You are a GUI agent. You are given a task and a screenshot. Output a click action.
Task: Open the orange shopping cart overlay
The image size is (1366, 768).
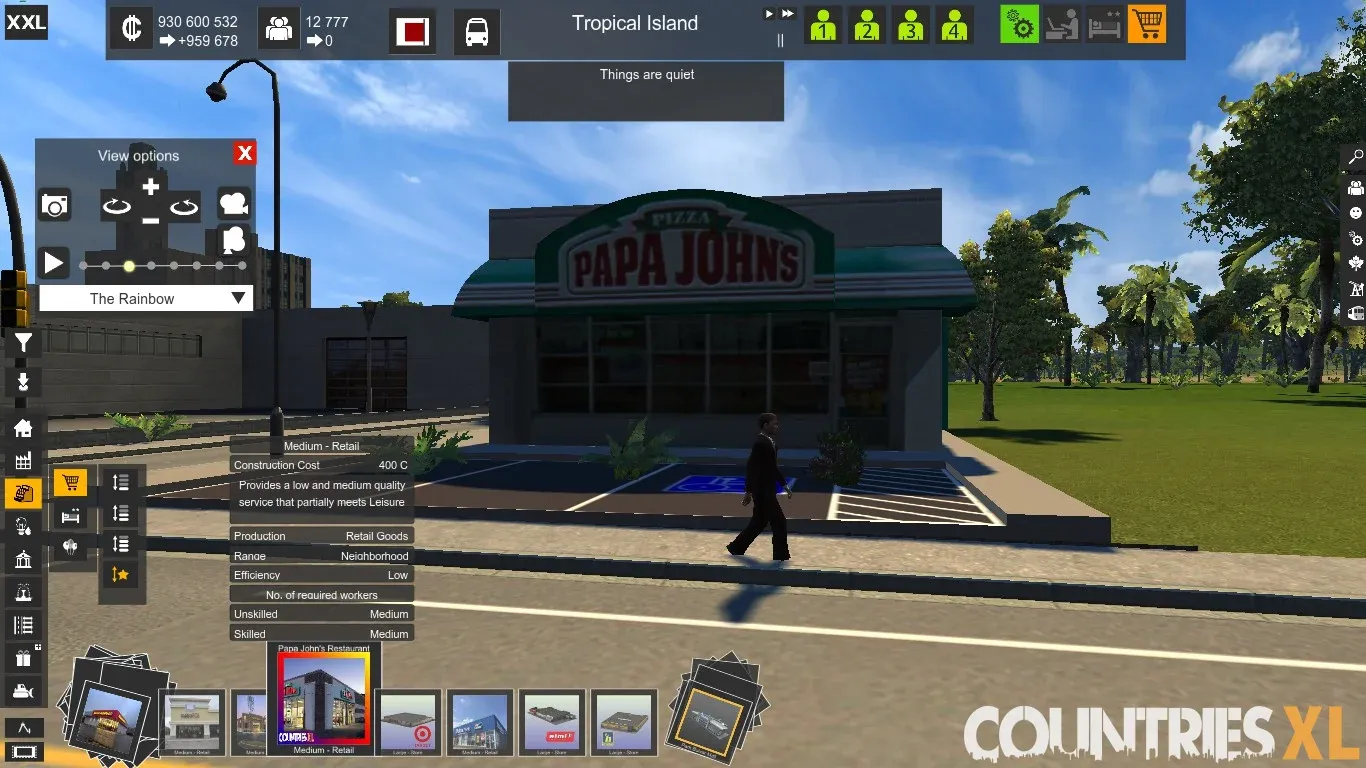(1146, 24)
